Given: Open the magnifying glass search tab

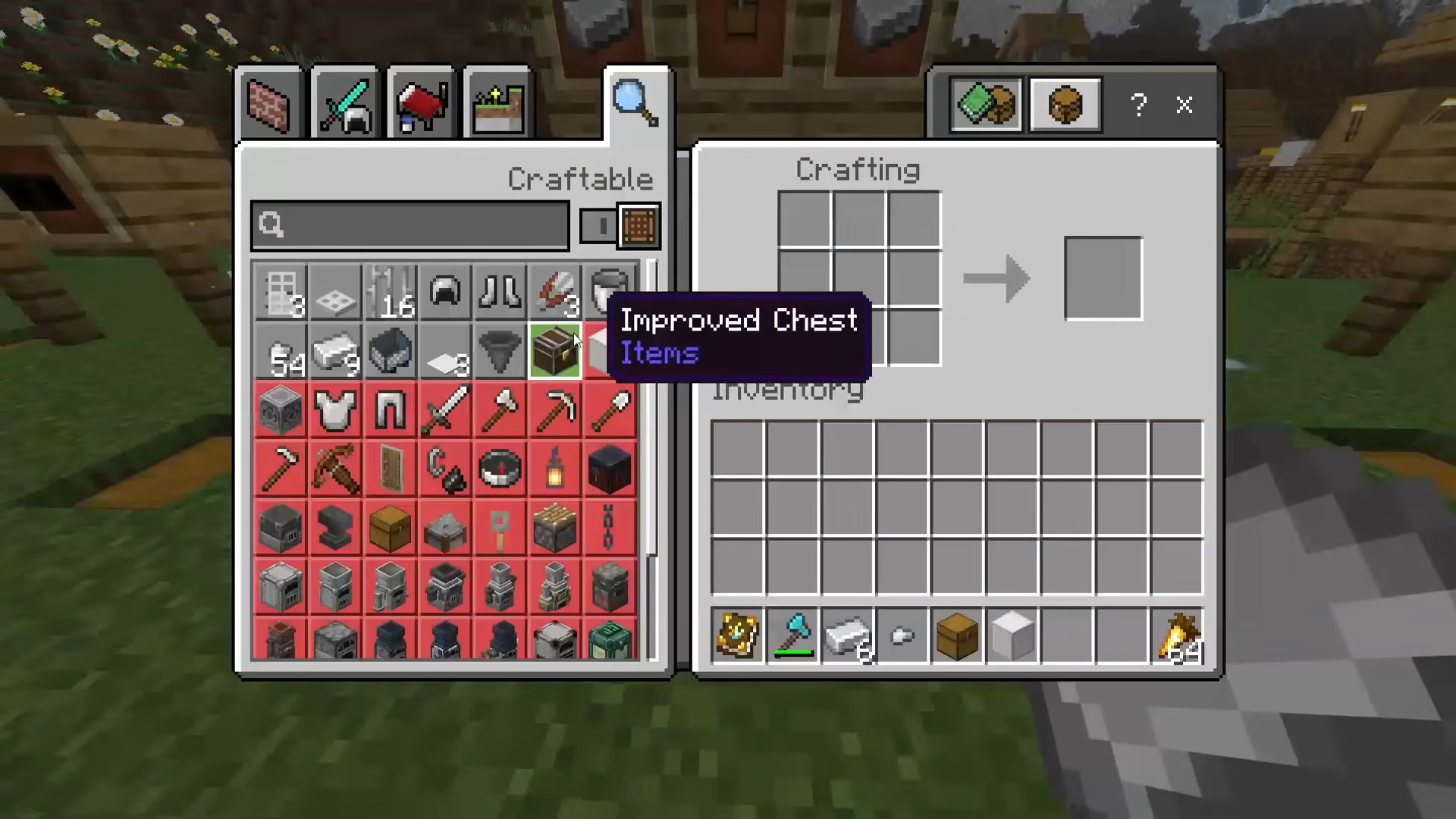Looking at the screenshot, I should pyautogui.click(x=636, y=104).
